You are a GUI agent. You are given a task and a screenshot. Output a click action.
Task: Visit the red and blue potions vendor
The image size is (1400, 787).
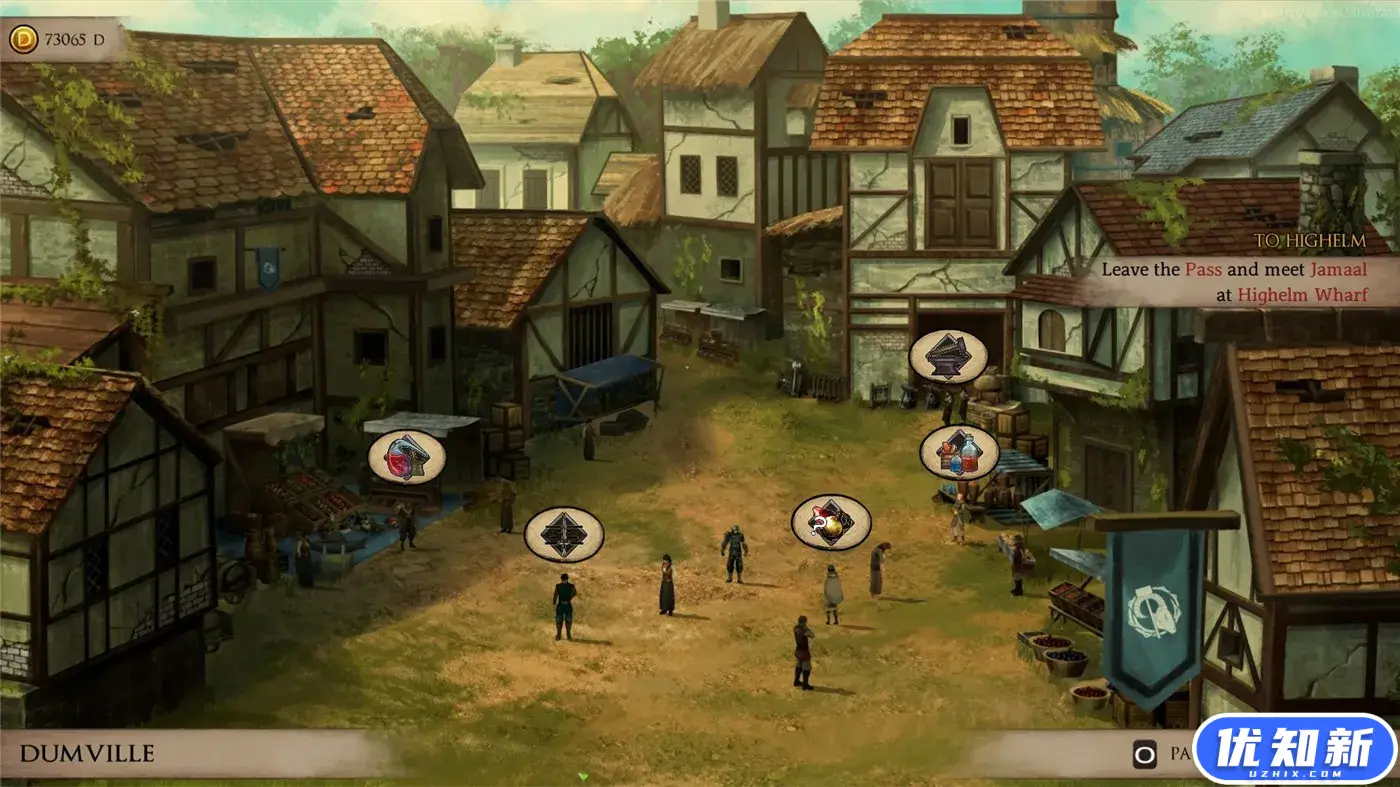[959, 452]
